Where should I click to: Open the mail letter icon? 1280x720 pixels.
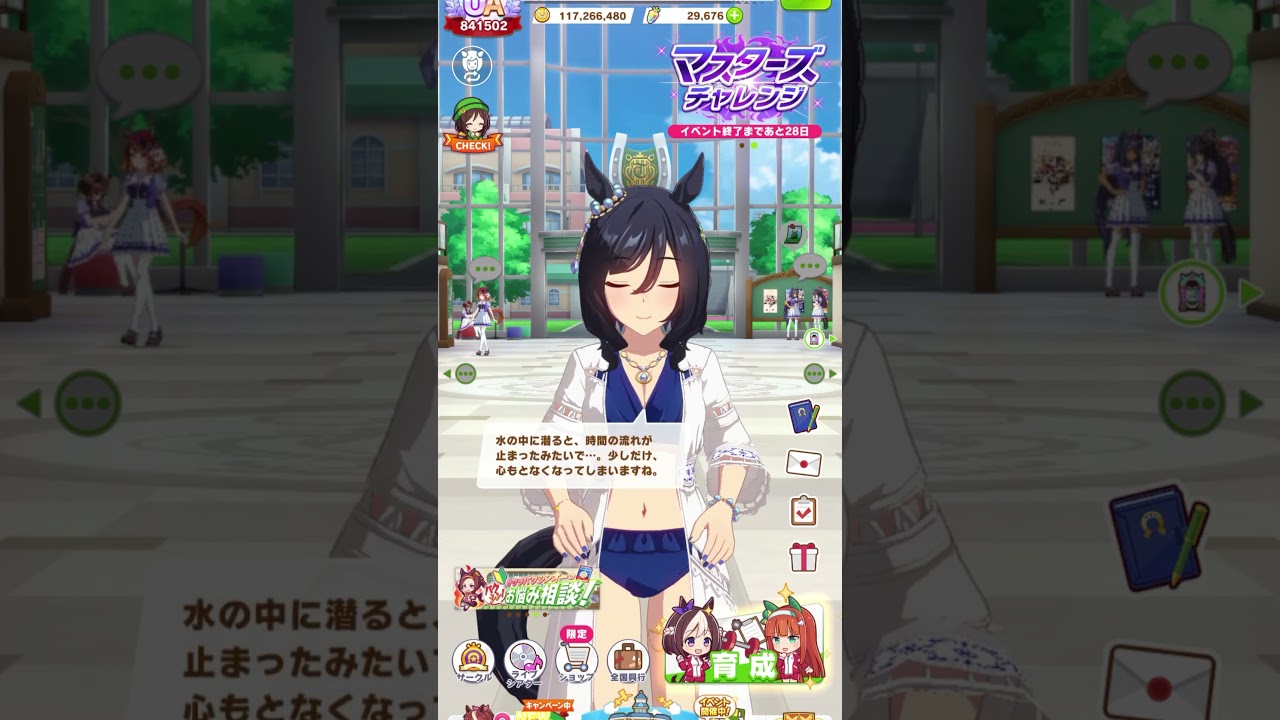[x=800, y=463]
